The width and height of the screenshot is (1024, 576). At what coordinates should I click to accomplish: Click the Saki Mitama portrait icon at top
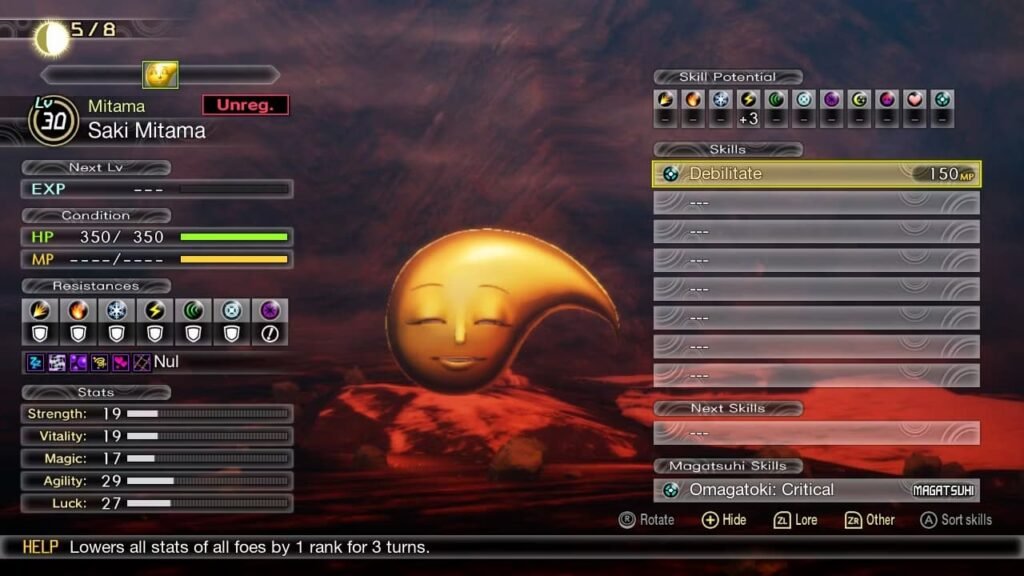160,75
